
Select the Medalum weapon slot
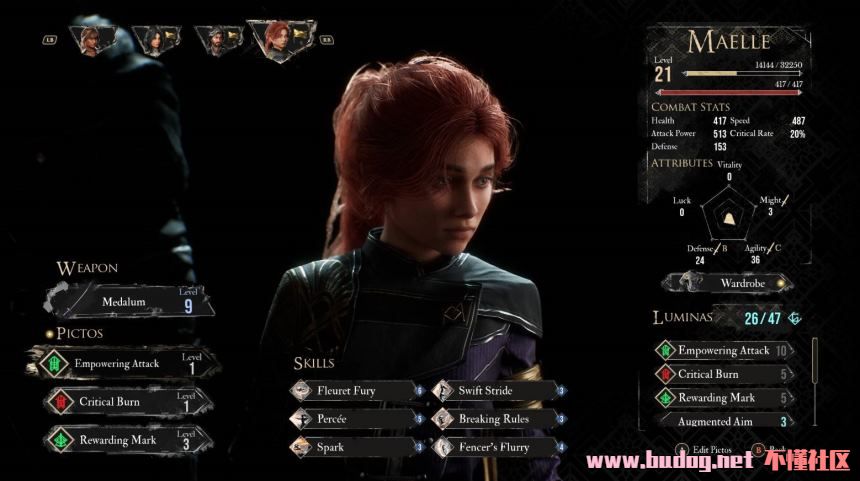click(x=130, y=301)
